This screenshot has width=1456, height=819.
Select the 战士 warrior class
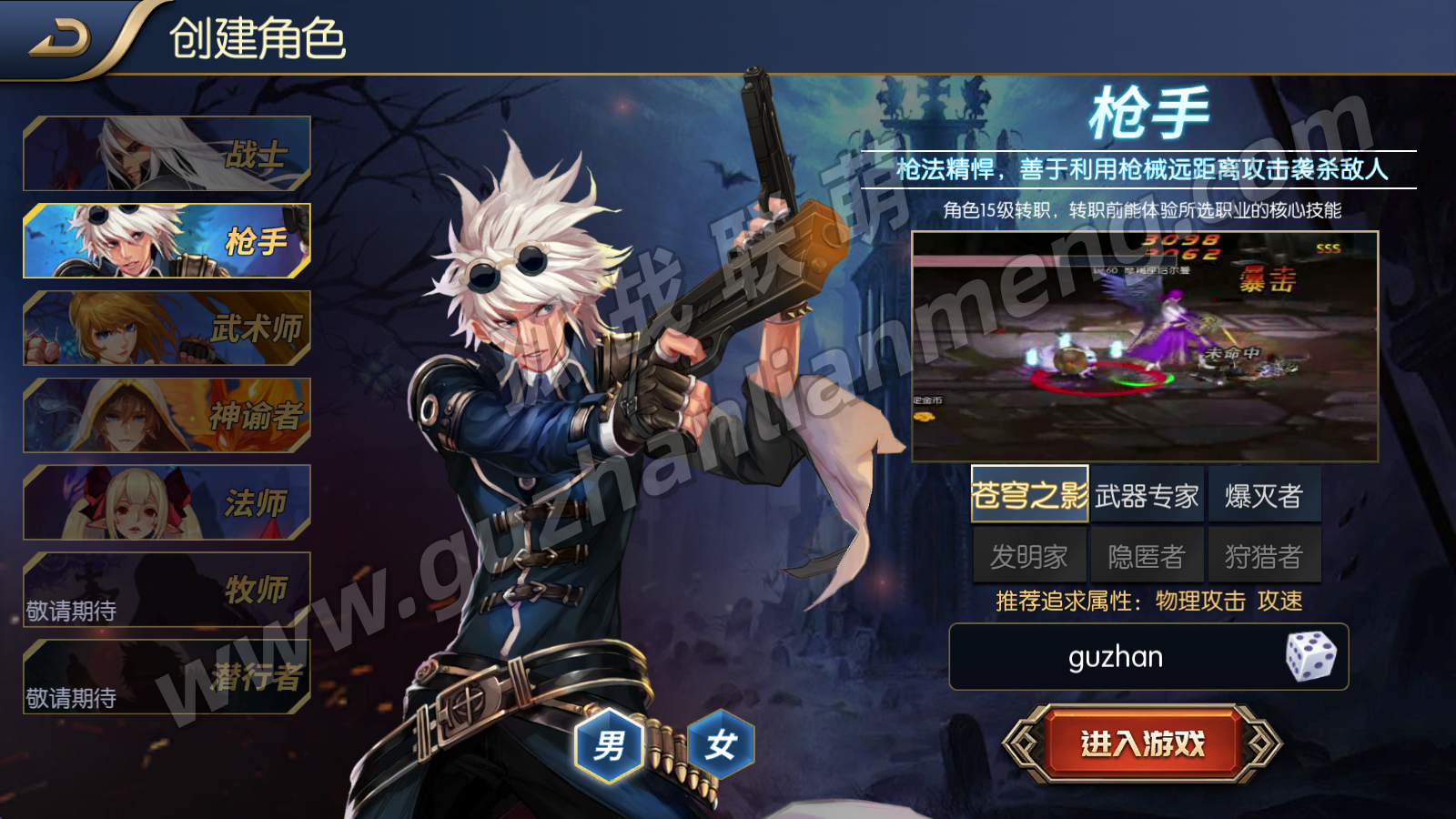167,154
